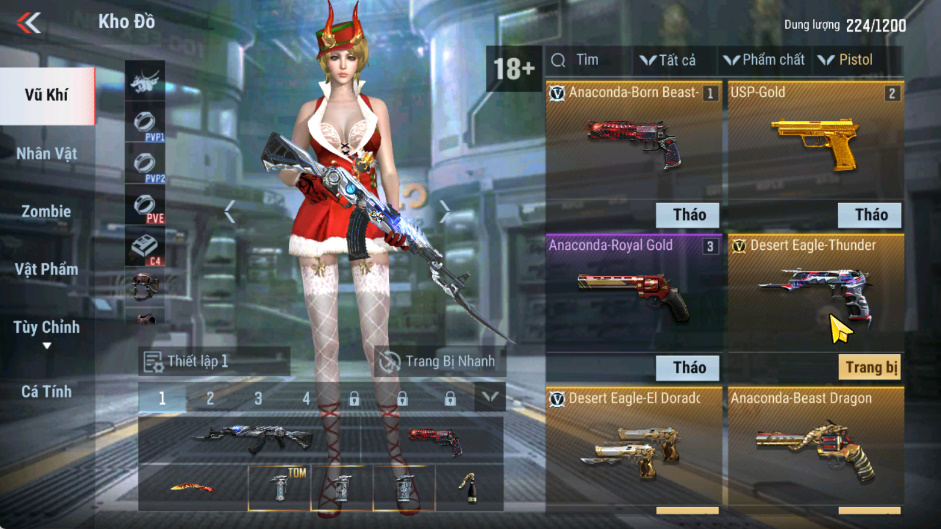This screenshot has width=941, height=529.
Task: Open the Tất cả filter dropdown
Action: coord(668,60)
